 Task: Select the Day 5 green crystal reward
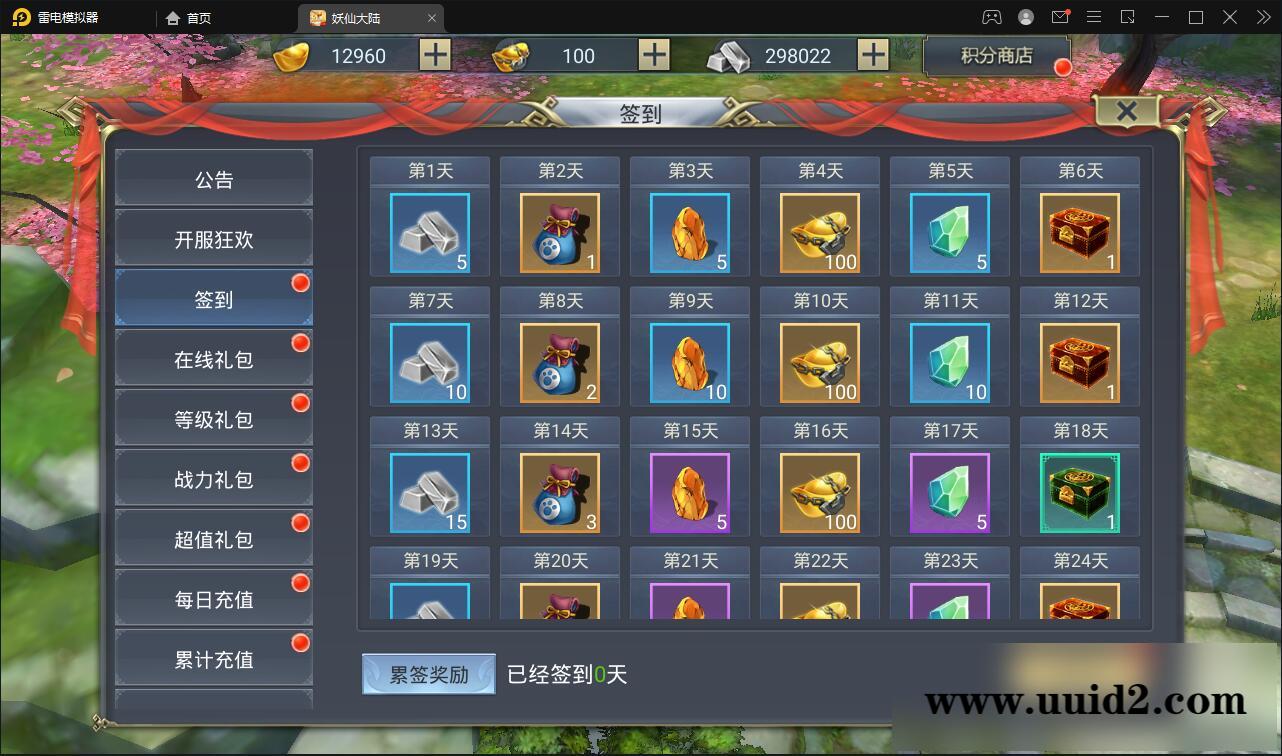[x=949, y=233]
